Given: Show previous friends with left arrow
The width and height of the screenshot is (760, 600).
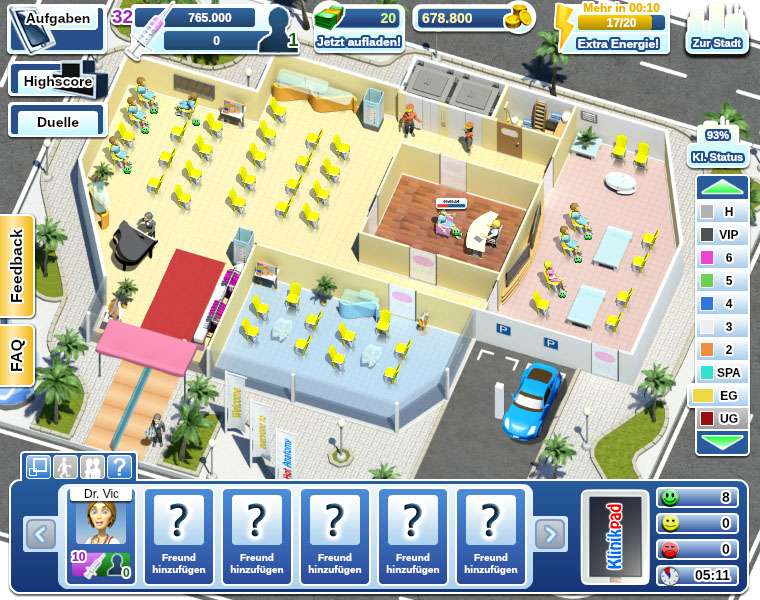Looking at the screenshot, I should pyautogui.click(x=40, y=535).
